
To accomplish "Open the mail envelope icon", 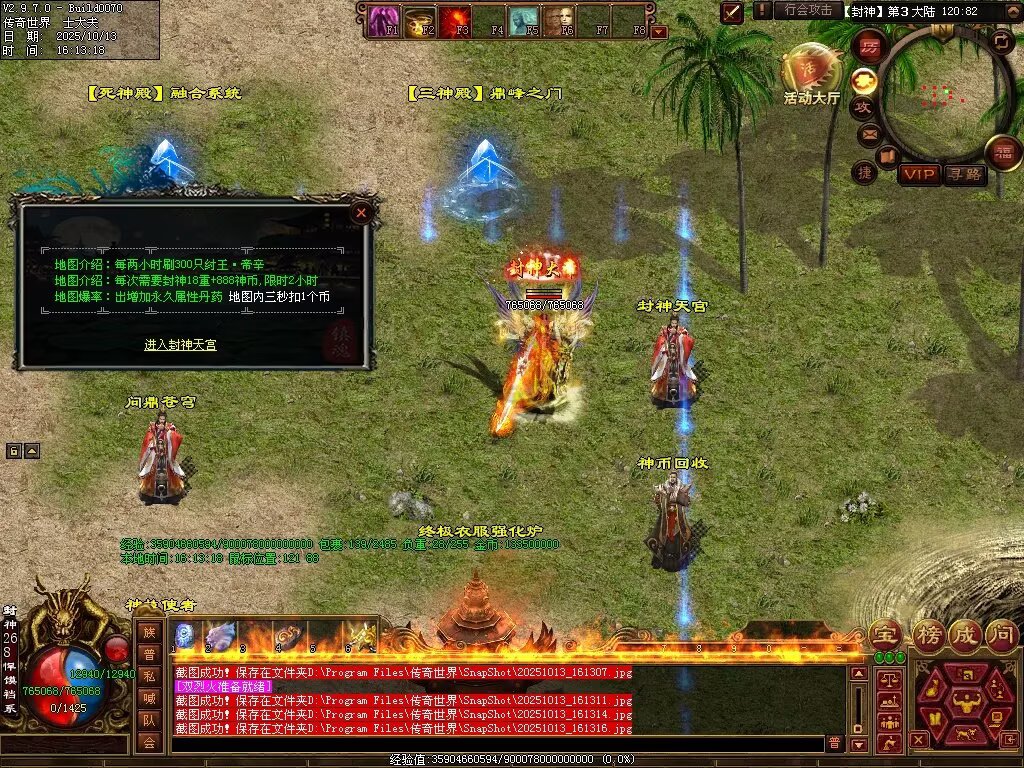I will 868,133.
